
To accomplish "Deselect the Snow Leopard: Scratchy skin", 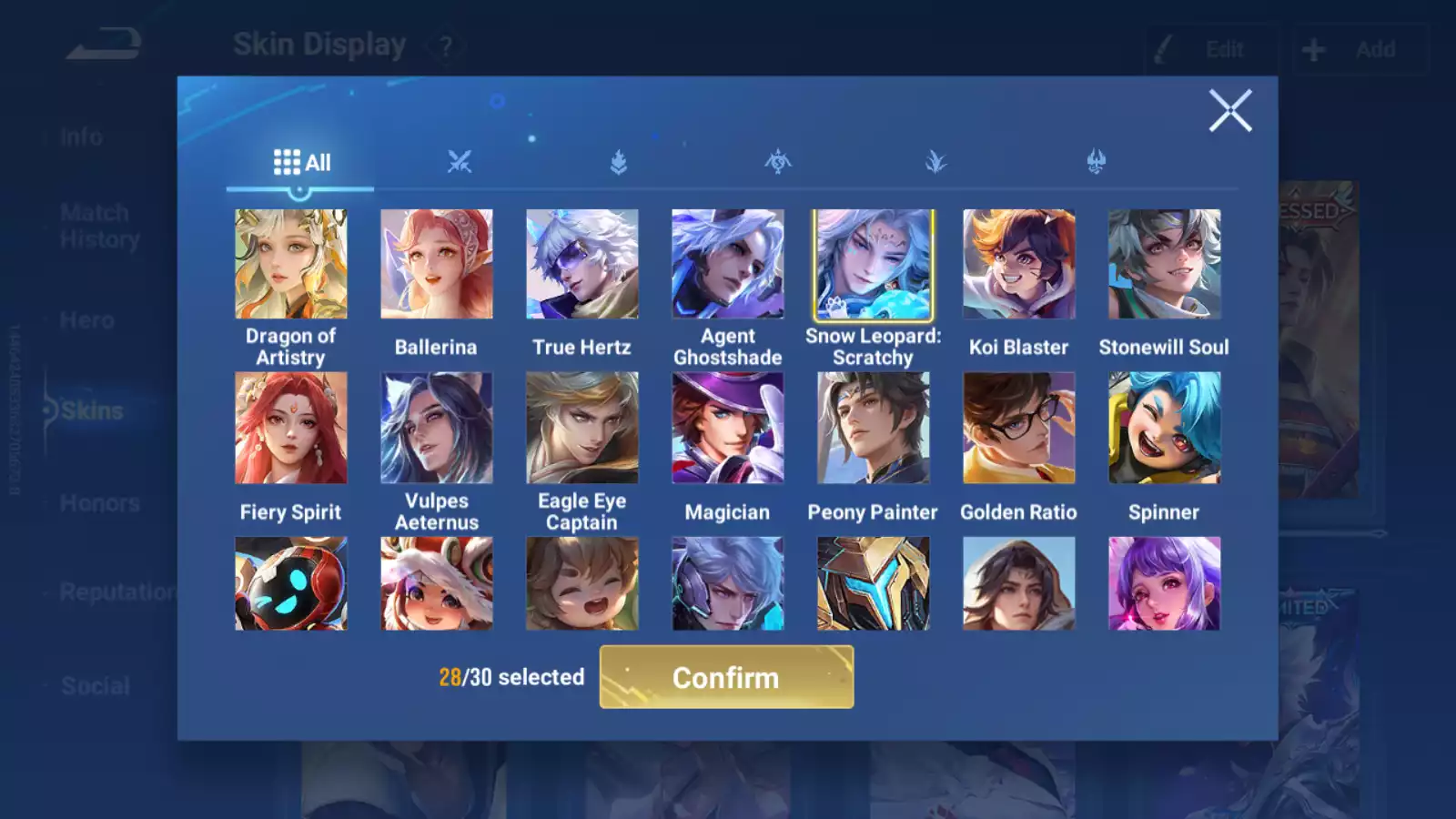I will [x=873, y=263].
